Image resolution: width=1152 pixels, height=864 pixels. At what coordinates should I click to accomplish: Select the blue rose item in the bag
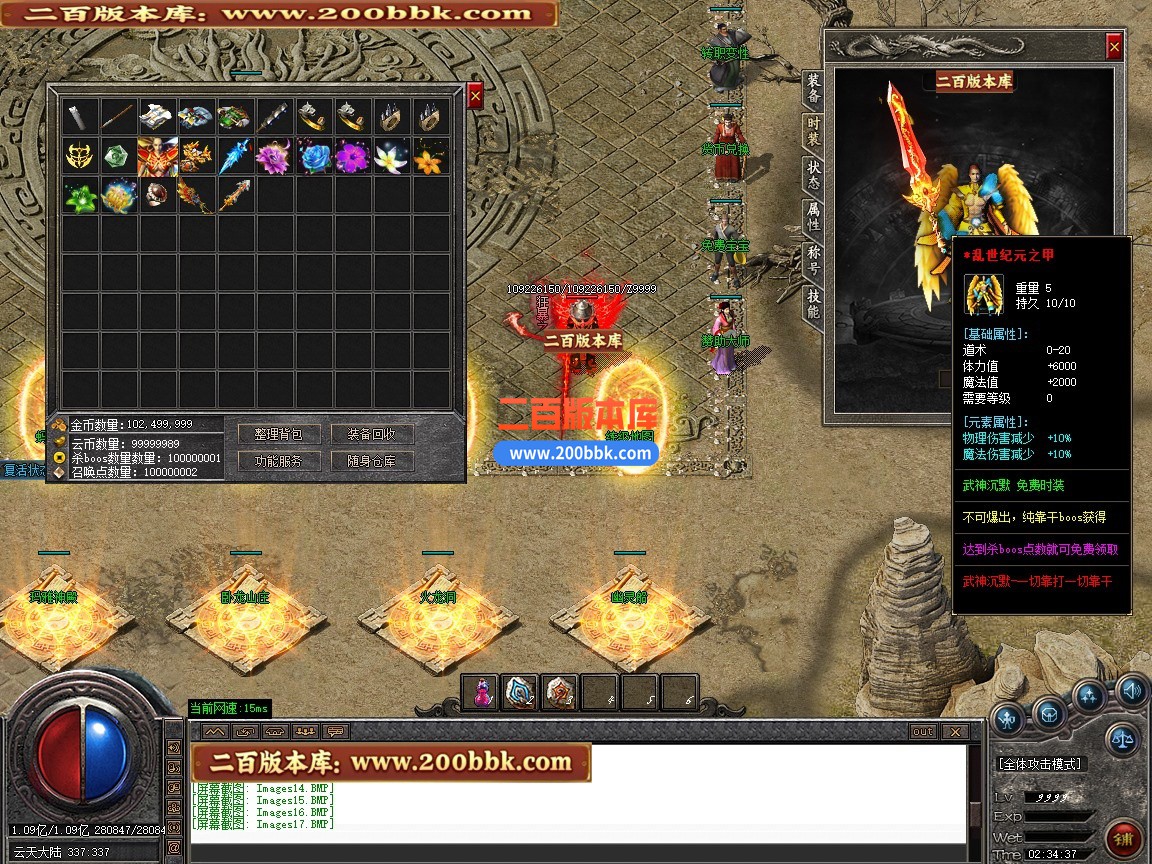[315, 157]
